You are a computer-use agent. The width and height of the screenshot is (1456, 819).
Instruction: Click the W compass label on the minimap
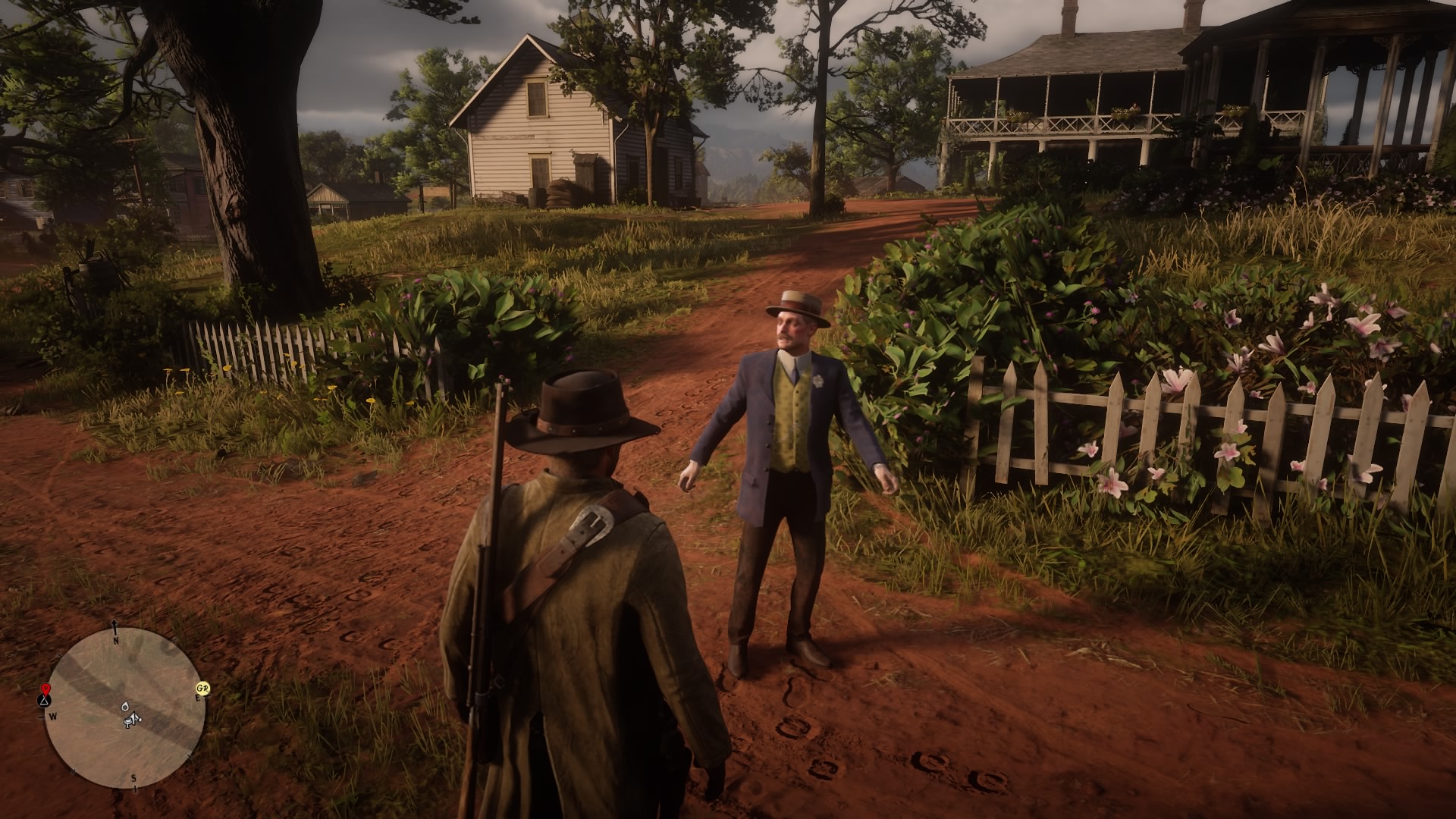[54, 716]
